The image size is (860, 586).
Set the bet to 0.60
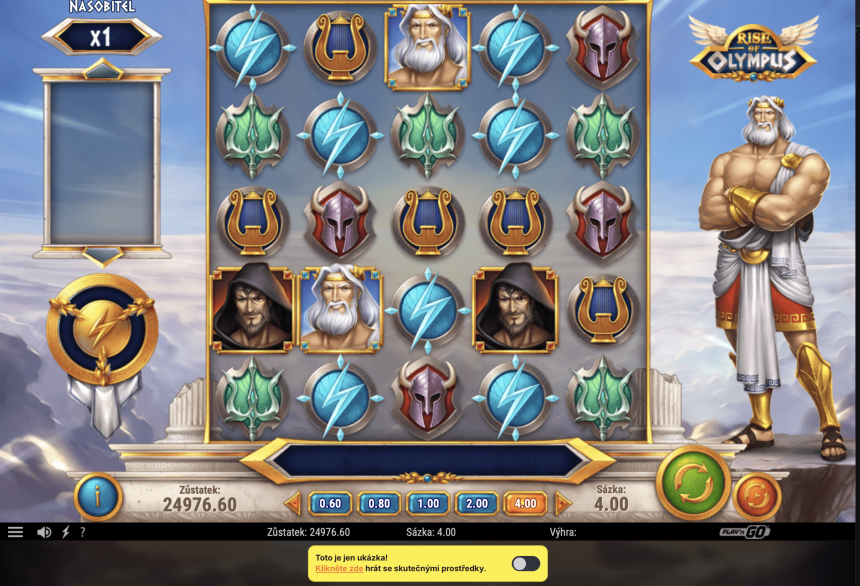coord(330,504)
